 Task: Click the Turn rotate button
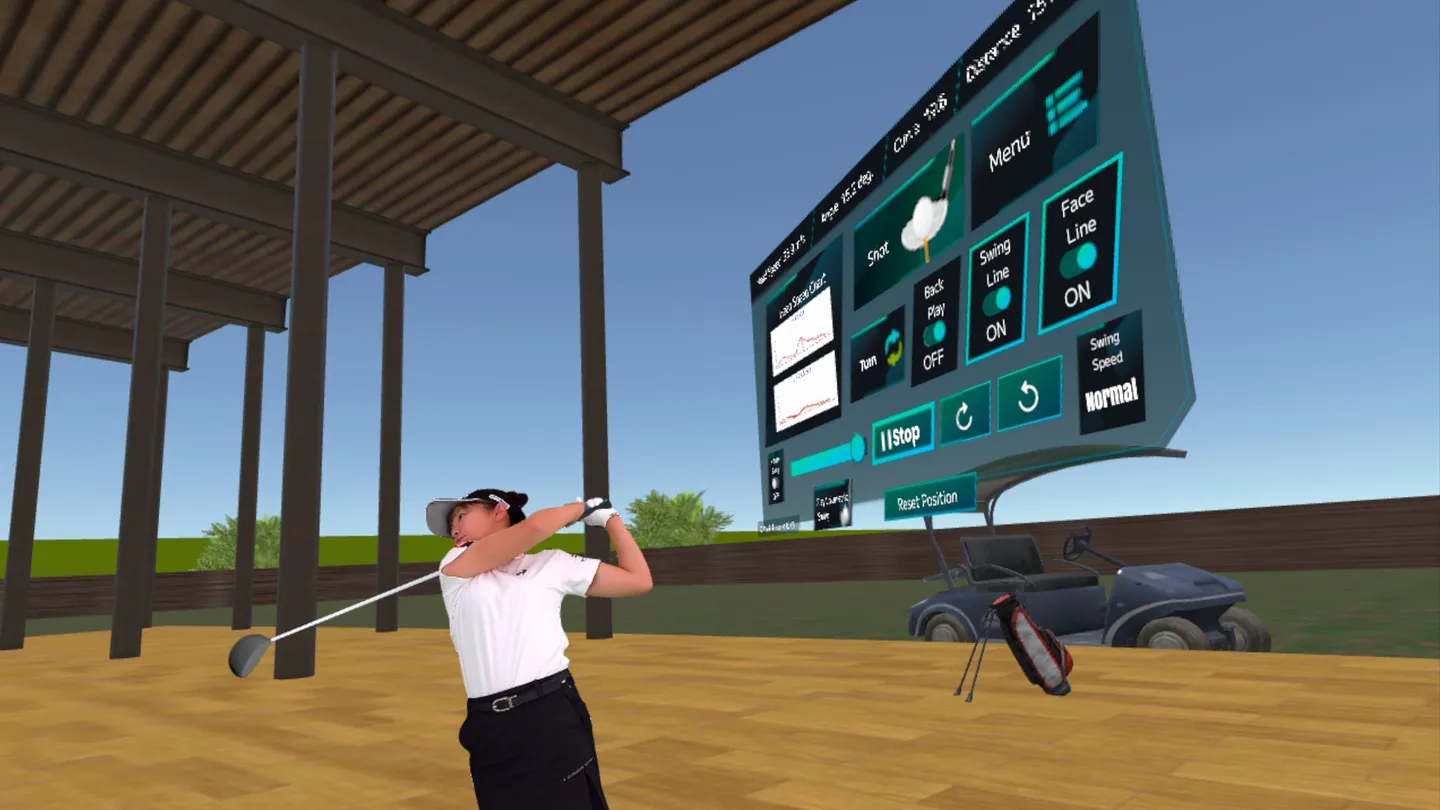(x=878, y=353)
